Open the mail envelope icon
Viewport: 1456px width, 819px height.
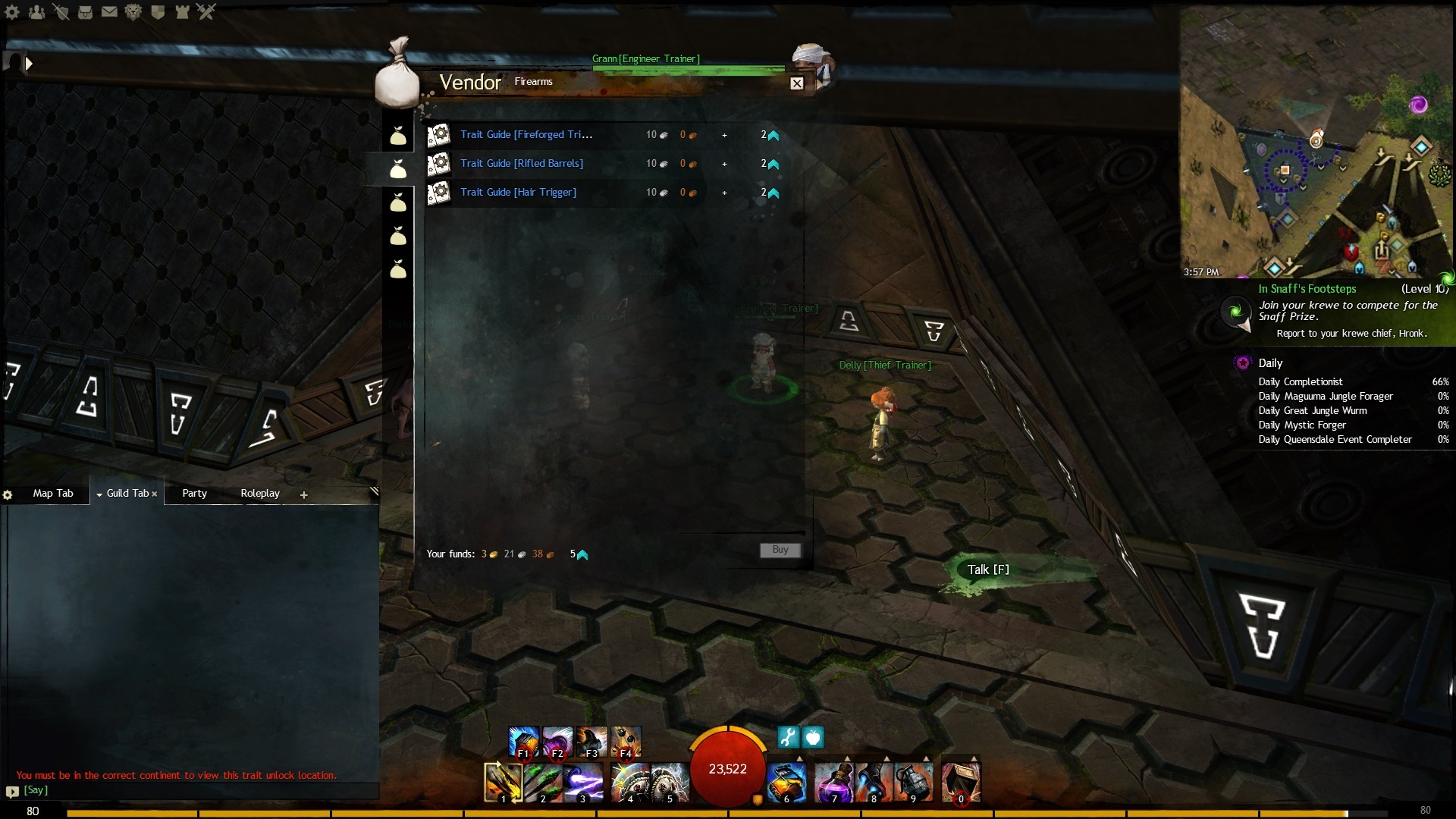click(x=109, y=11)
